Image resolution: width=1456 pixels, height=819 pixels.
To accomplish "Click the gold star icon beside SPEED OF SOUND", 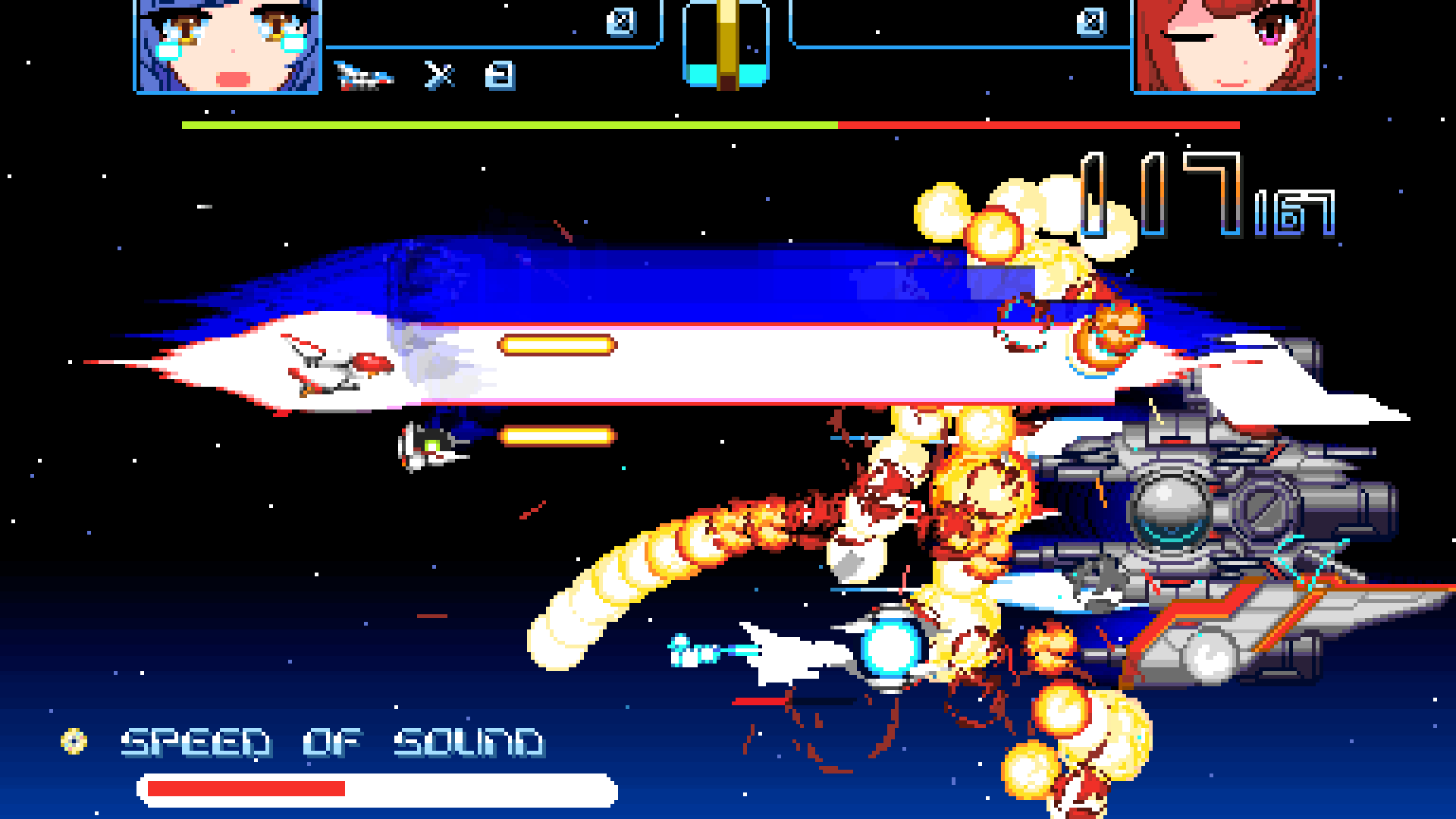I will (72, 741).
